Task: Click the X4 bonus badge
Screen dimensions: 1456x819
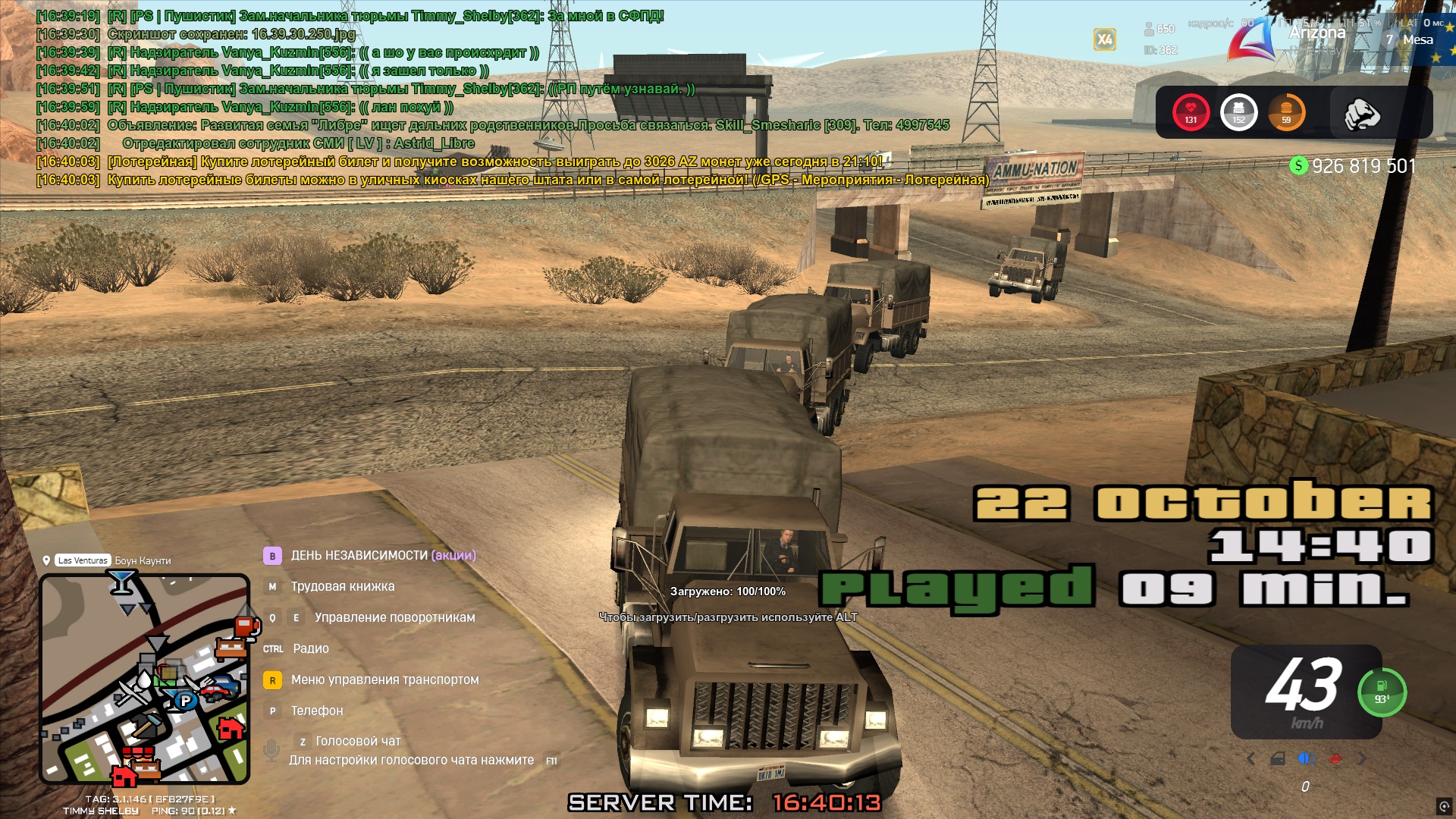Action: coord(1104,39)
